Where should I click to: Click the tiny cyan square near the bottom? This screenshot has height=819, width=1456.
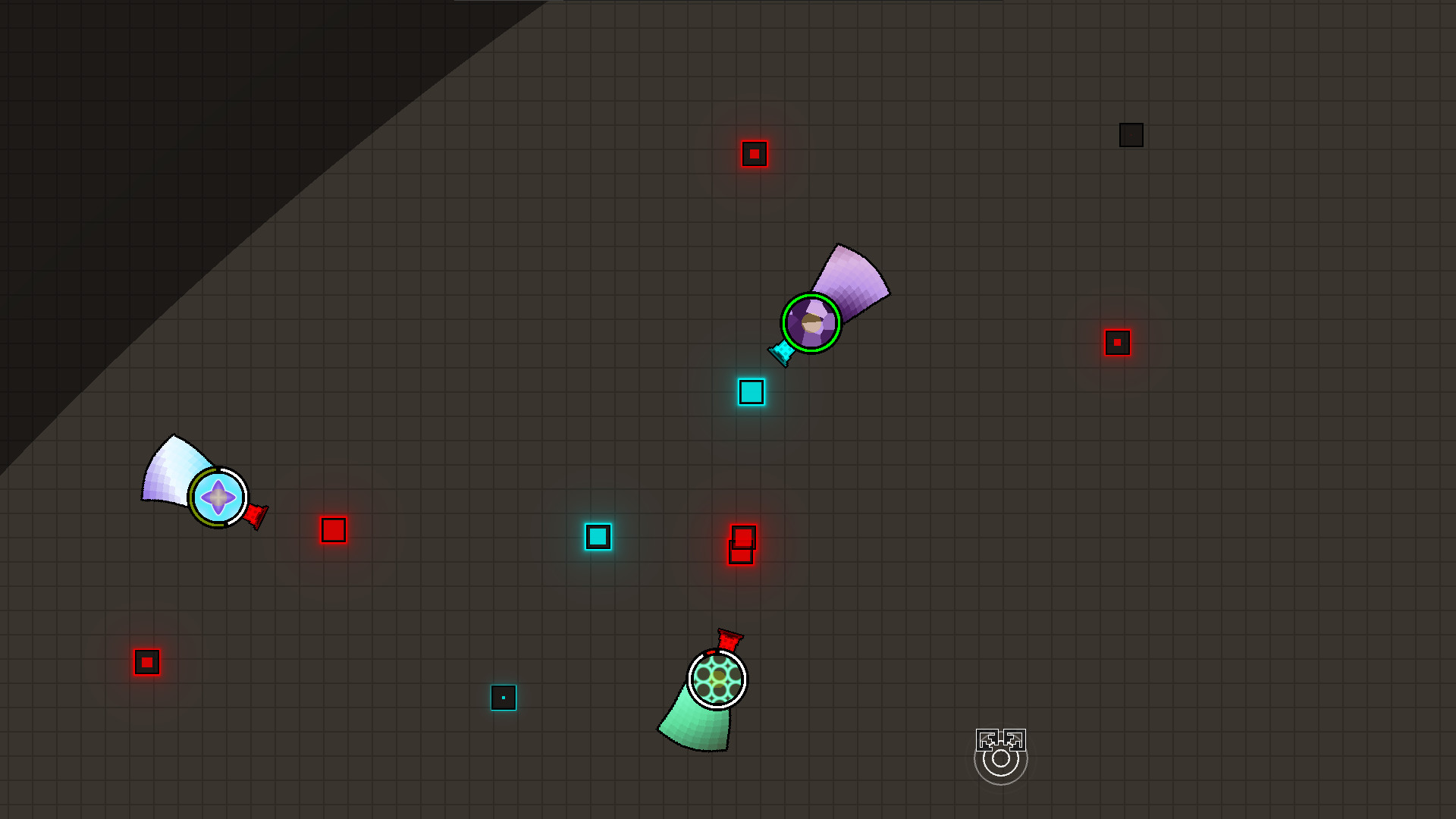[504, 698]
